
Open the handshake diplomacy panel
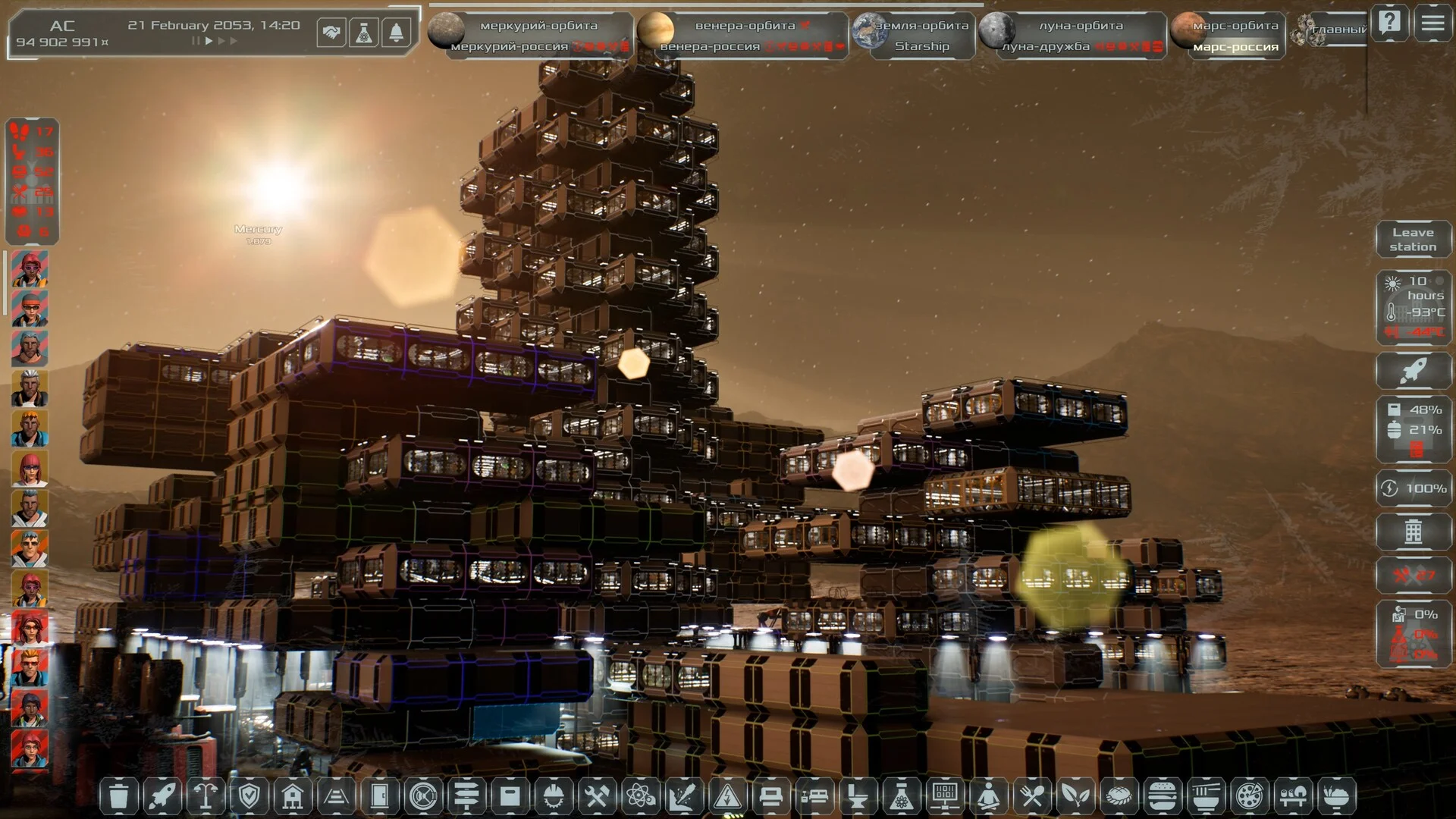coord(331,33)
